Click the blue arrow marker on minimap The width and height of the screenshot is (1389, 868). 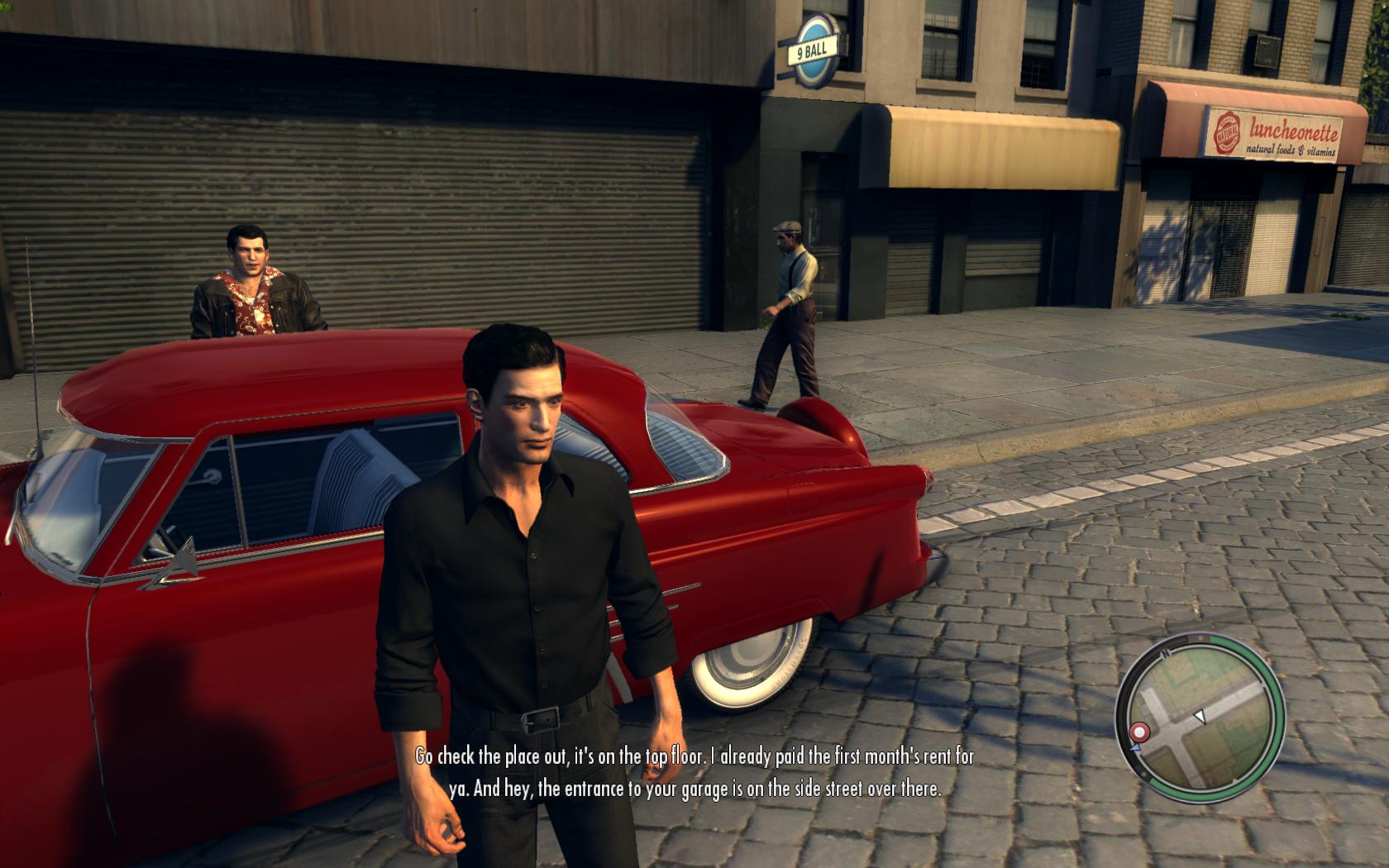[x=1134, y=746]
